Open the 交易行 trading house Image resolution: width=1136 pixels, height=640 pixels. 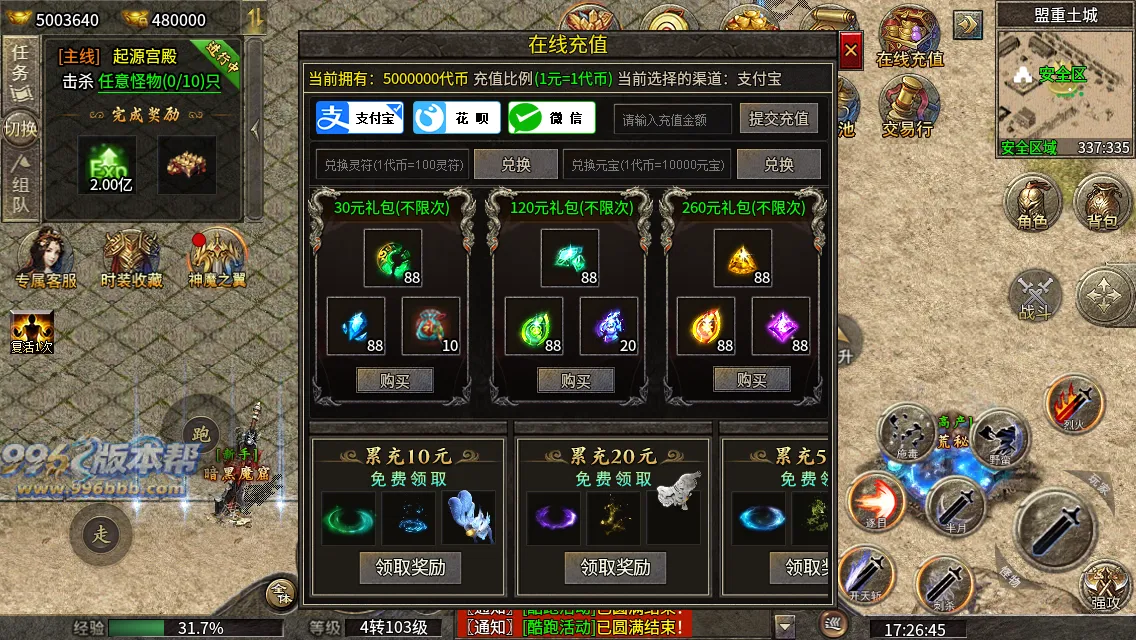tap(907, 108)
